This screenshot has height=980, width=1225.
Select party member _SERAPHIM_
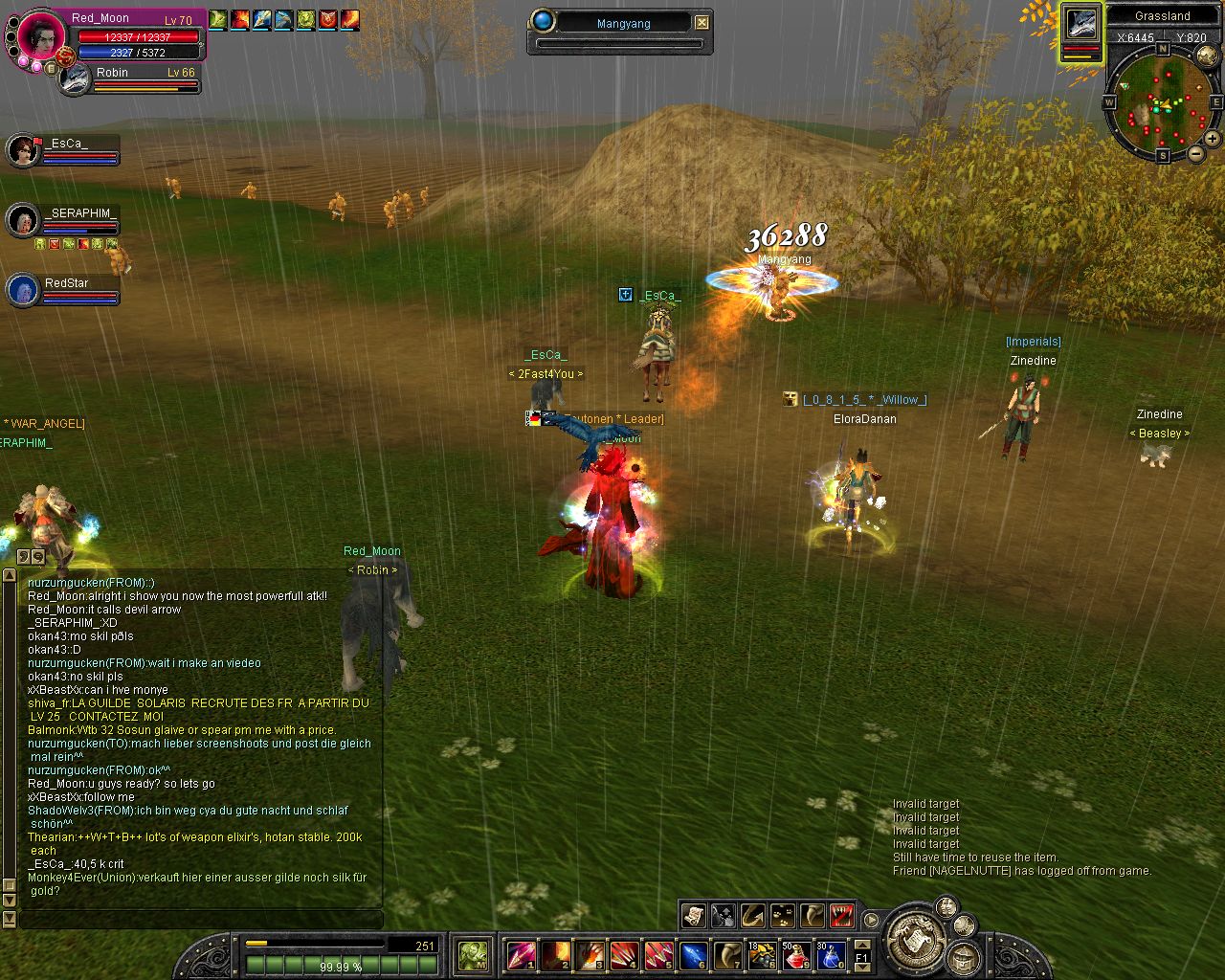pos(23,220)
